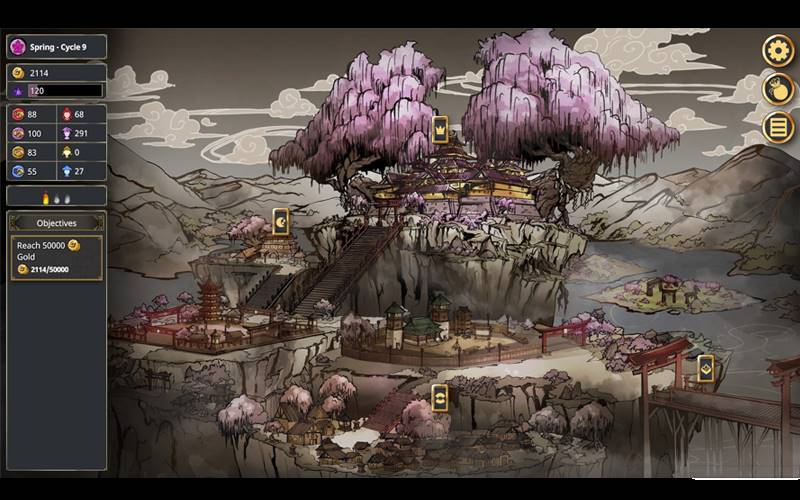Viewport: 800px width, 500px height.
Task: Open the Reach 50000 Gold objective
Action: [x=56, y=257]
